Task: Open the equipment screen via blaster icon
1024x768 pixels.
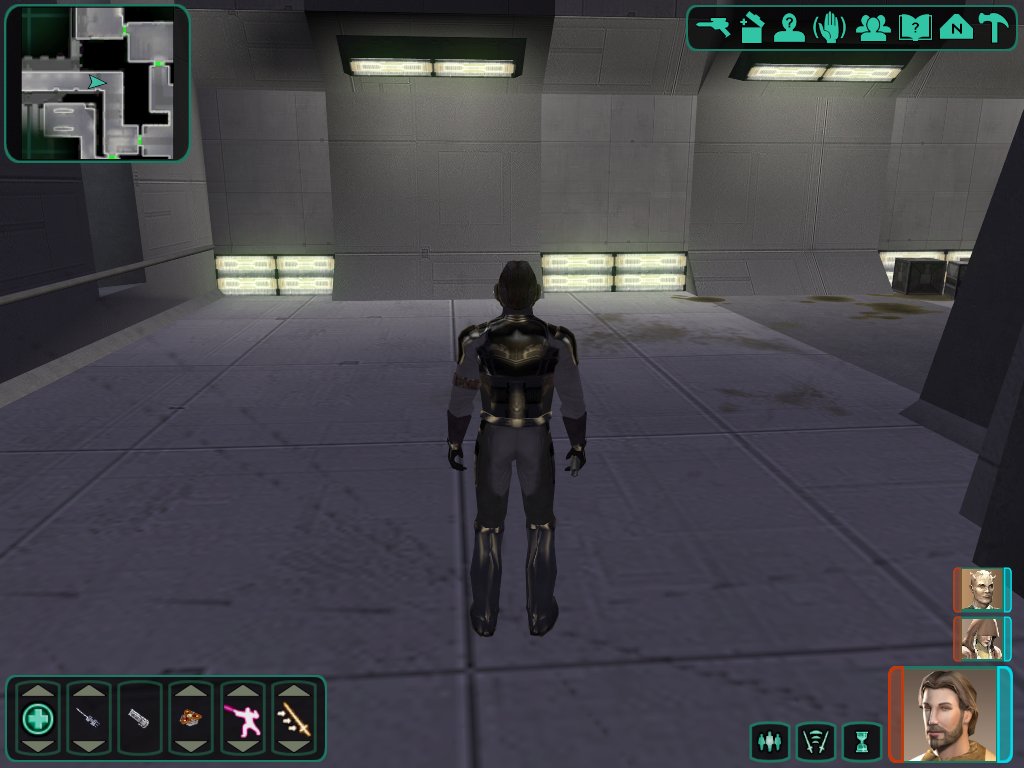Action: [714, 27]
